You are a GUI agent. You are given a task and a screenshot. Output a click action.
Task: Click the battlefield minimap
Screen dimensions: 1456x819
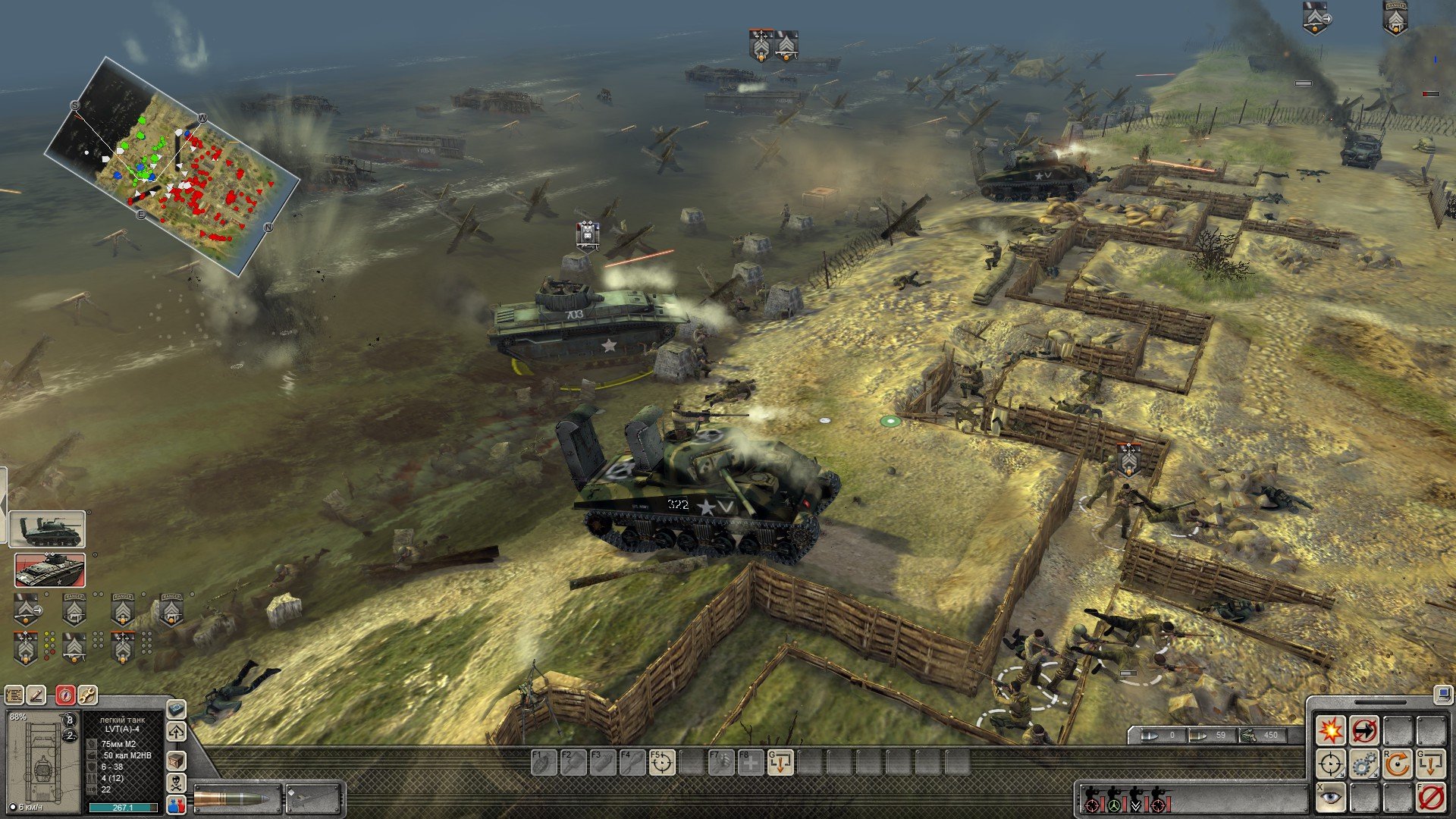click(172, 165)
